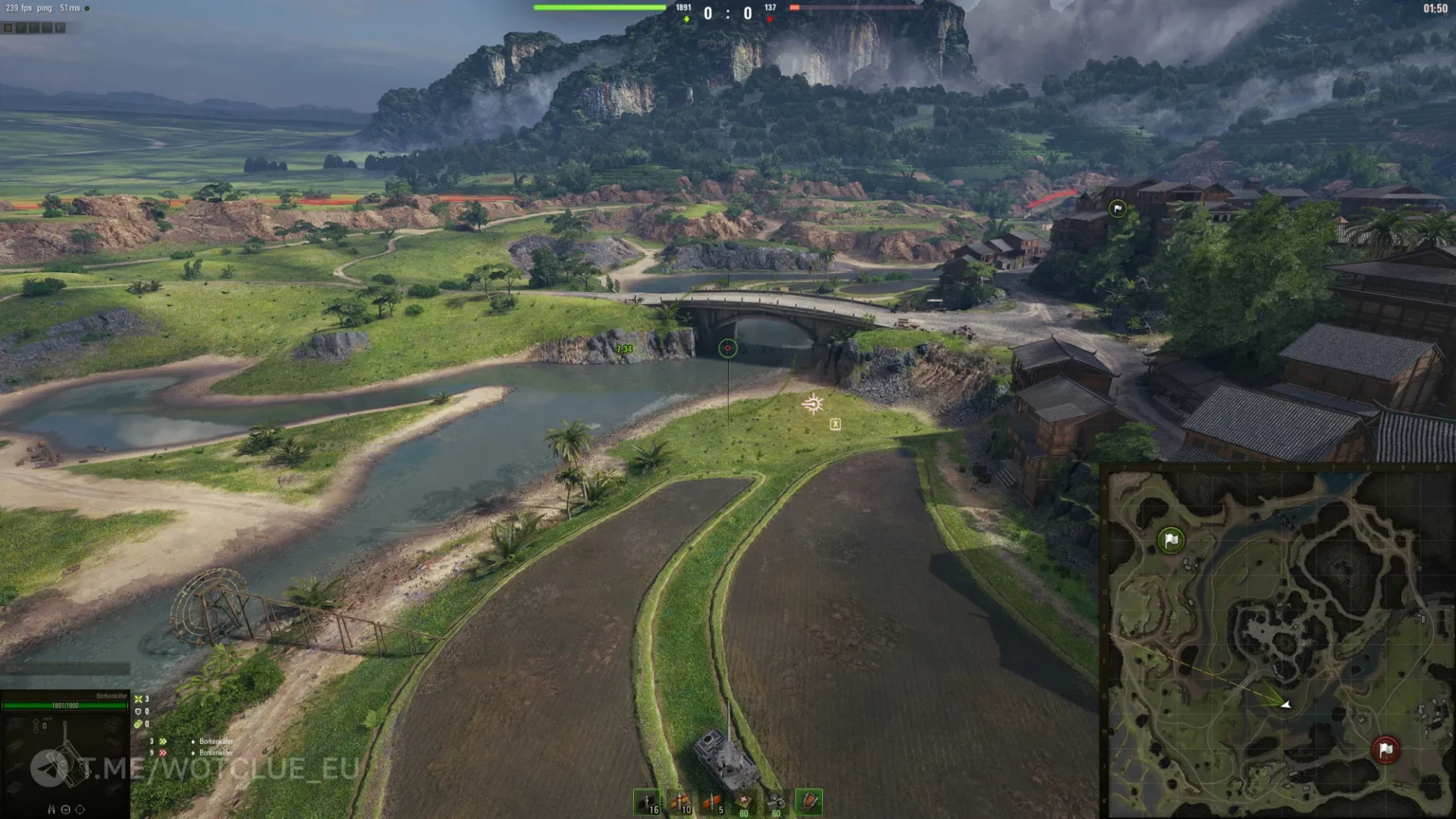Click the green allied base flag on minimap

[x=1171, y=540]
